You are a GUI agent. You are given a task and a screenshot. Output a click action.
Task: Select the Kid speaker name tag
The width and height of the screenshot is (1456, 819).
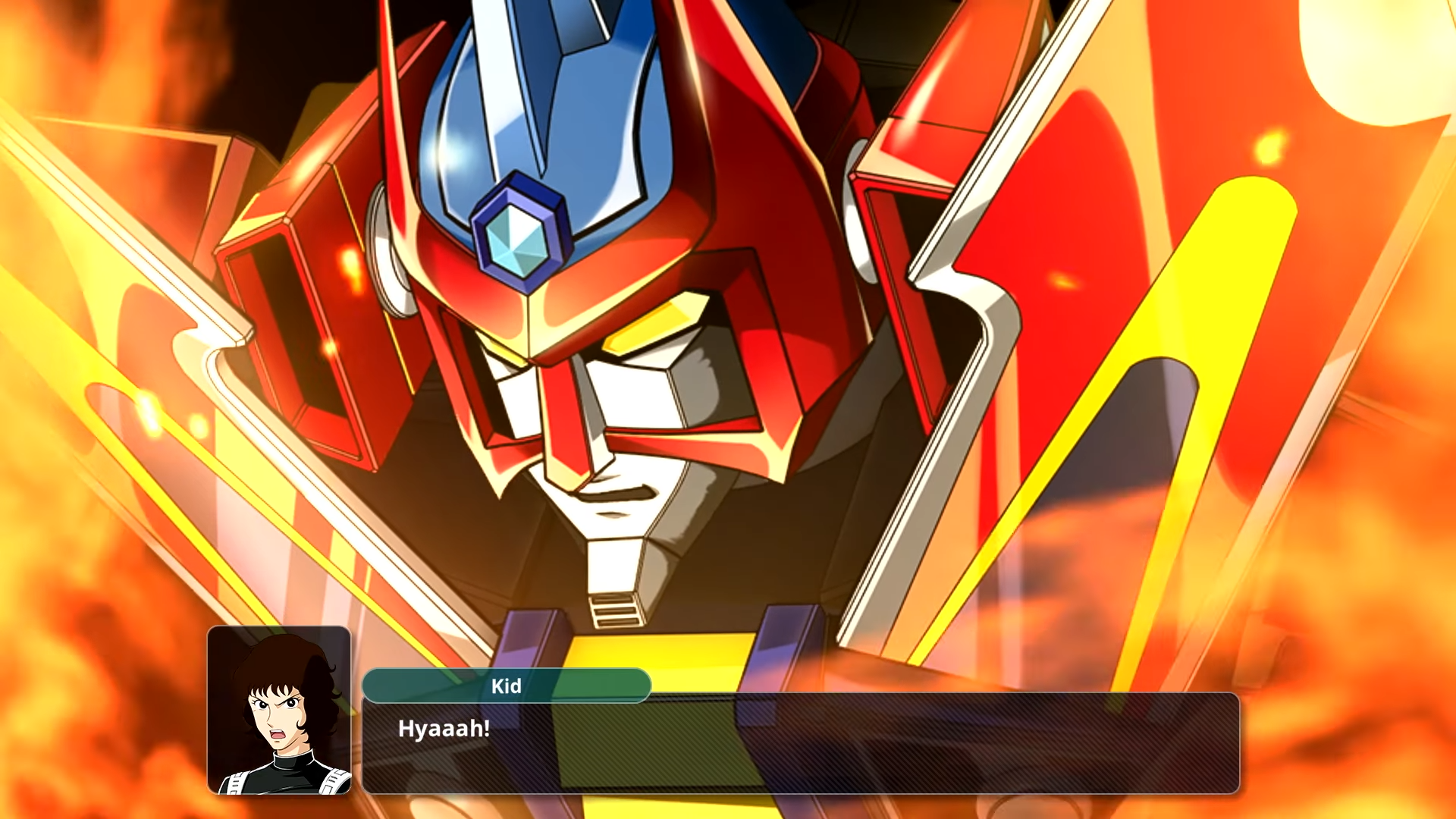tap(507, 686)
